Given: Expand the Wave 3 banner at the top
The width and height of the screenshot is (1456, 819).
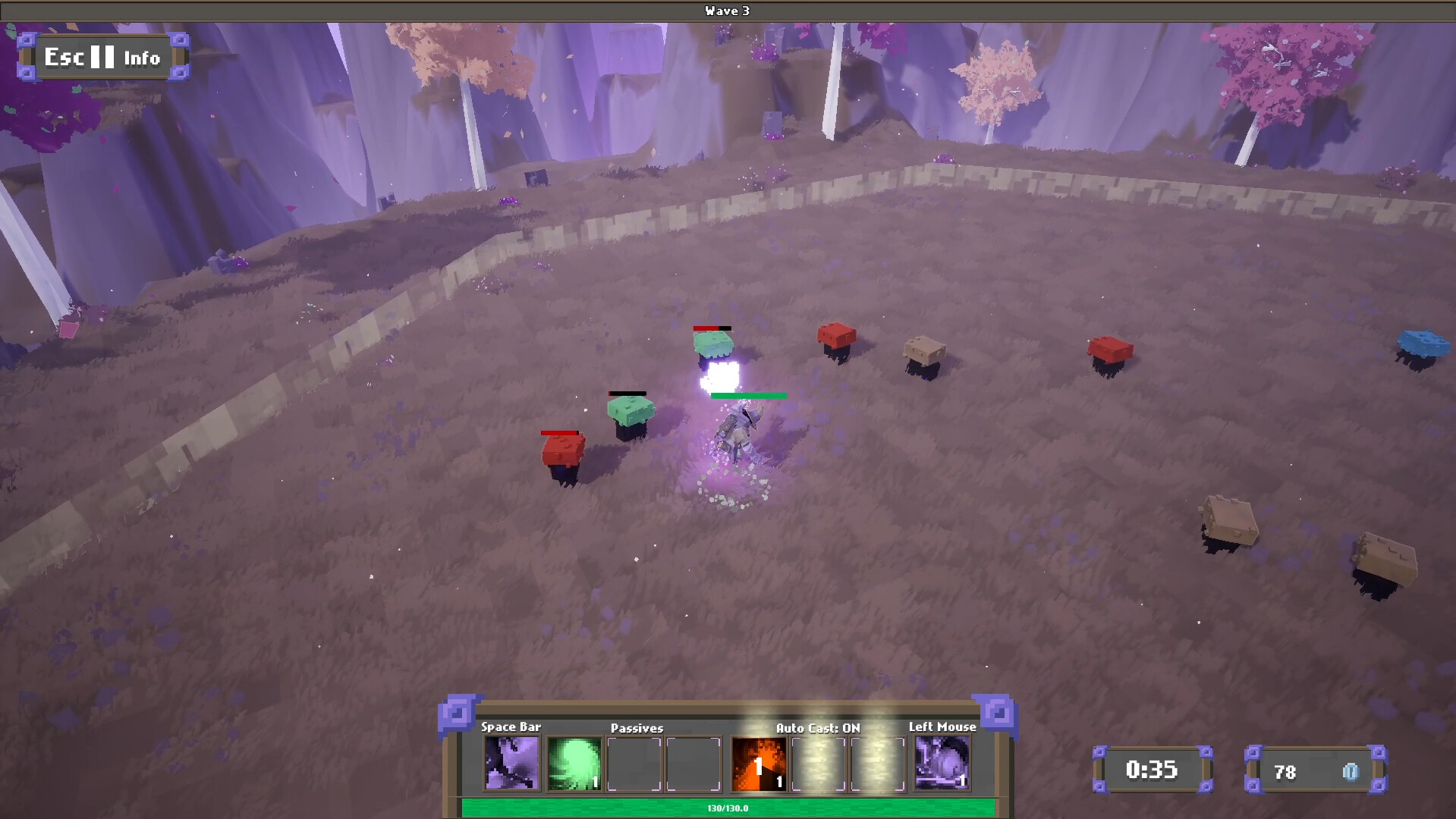Looking at the screenshot, I should pyautogui.click(x=726, y=11).
